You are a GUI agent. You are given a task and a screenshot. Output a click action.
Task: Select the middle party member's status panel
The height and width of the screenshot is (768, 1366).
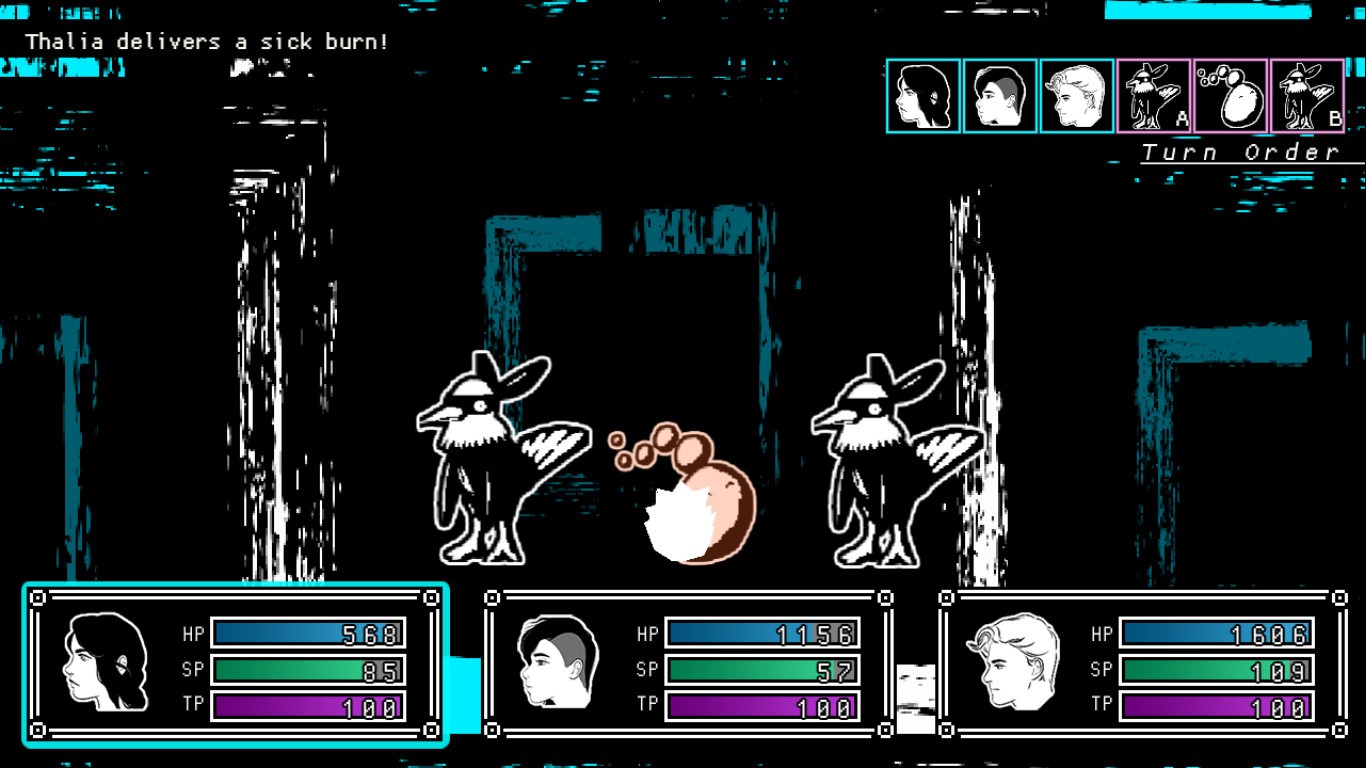pyautogui.click(x=685, y=665)
